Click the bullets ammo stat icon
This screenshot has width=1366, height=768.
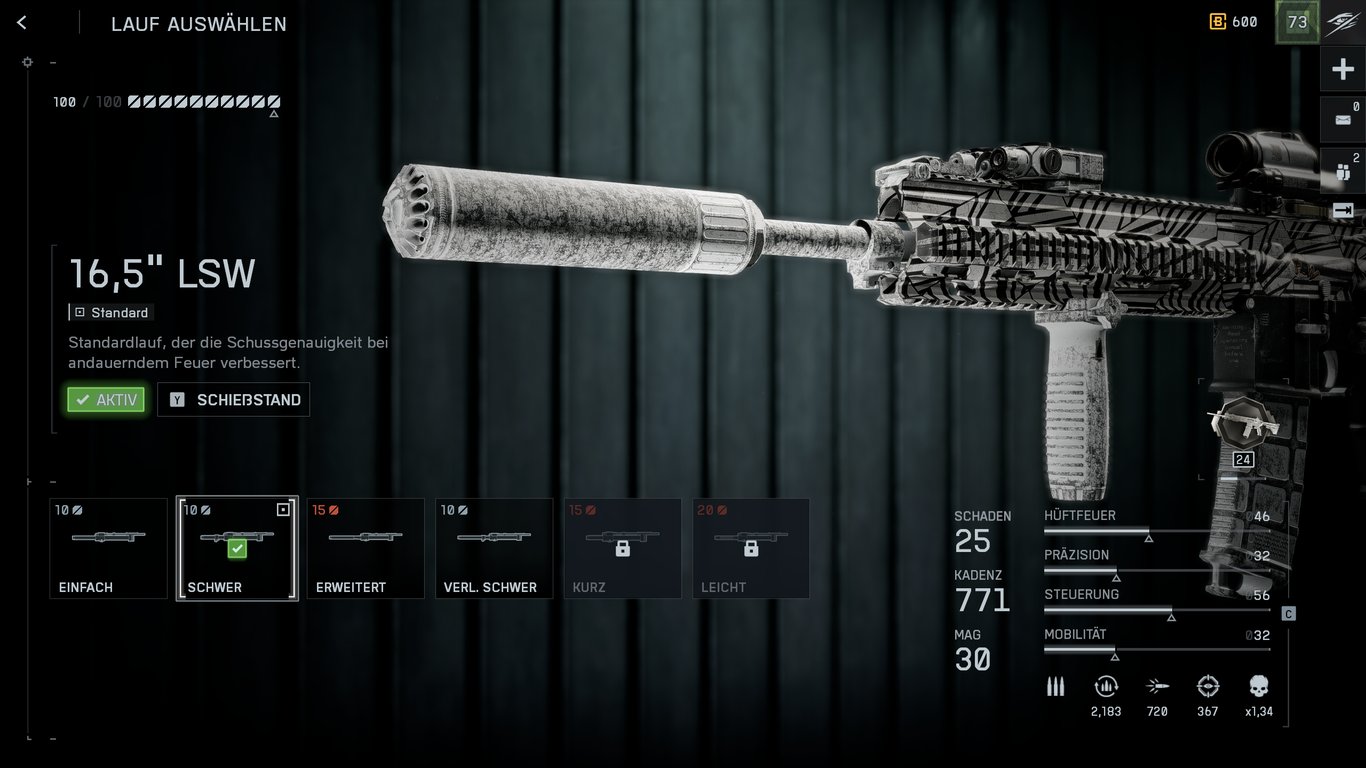pos(1055,687)
